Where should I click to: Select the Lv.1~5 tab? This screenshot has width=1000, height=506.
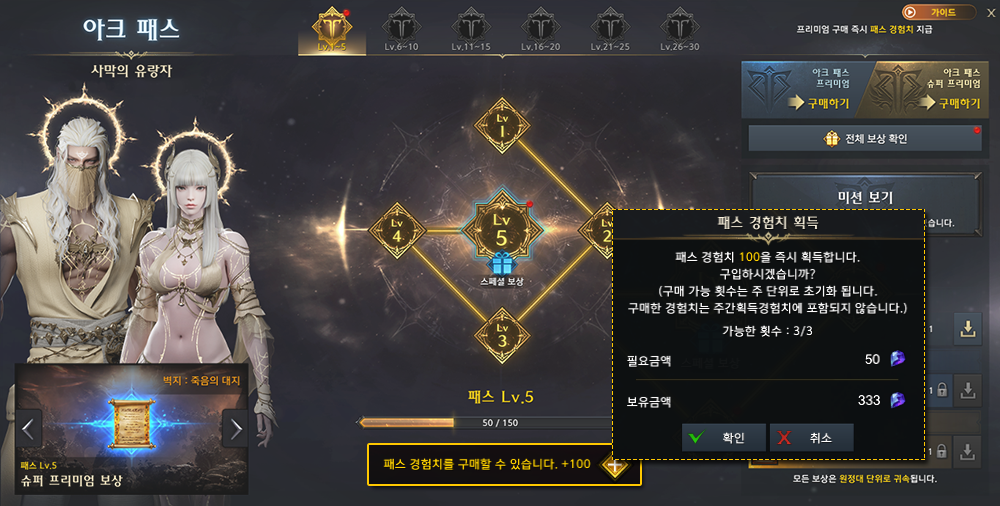[x=331, y=30]
